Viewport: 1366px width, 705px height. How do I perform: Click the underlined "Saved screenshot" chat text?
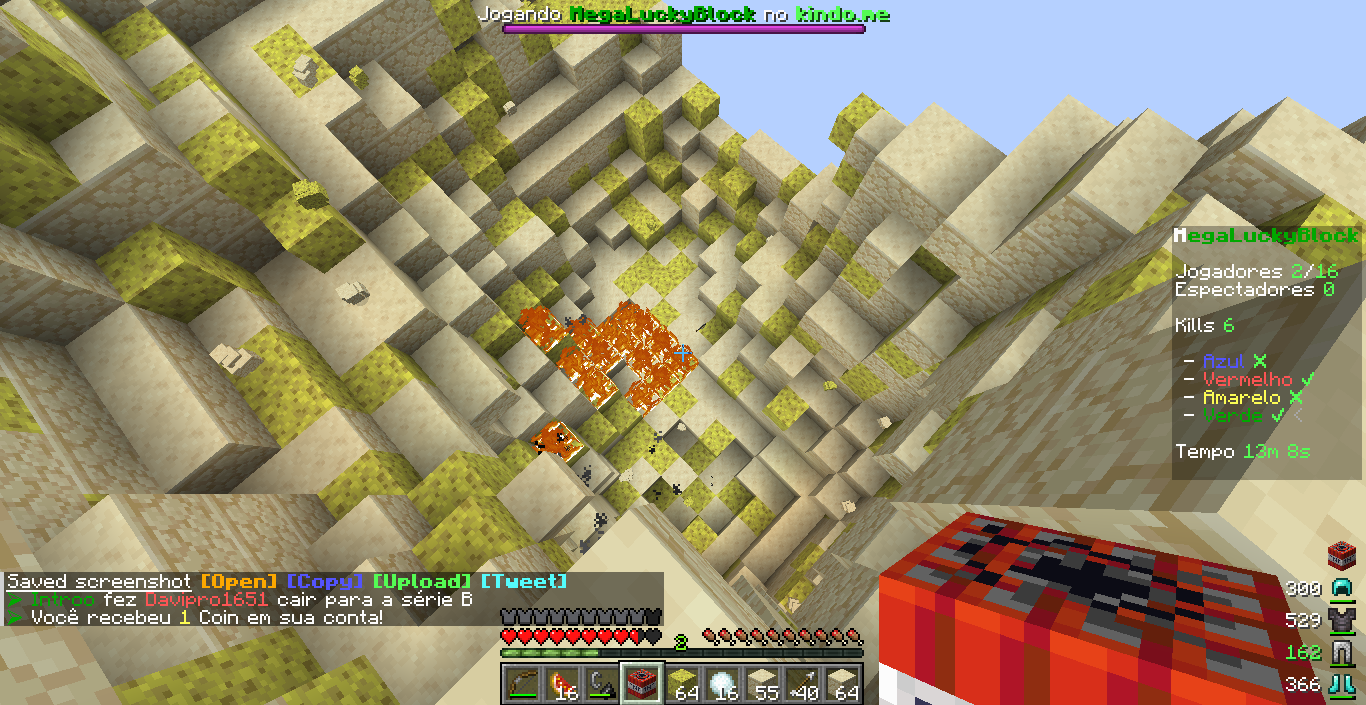pos(99,582)
